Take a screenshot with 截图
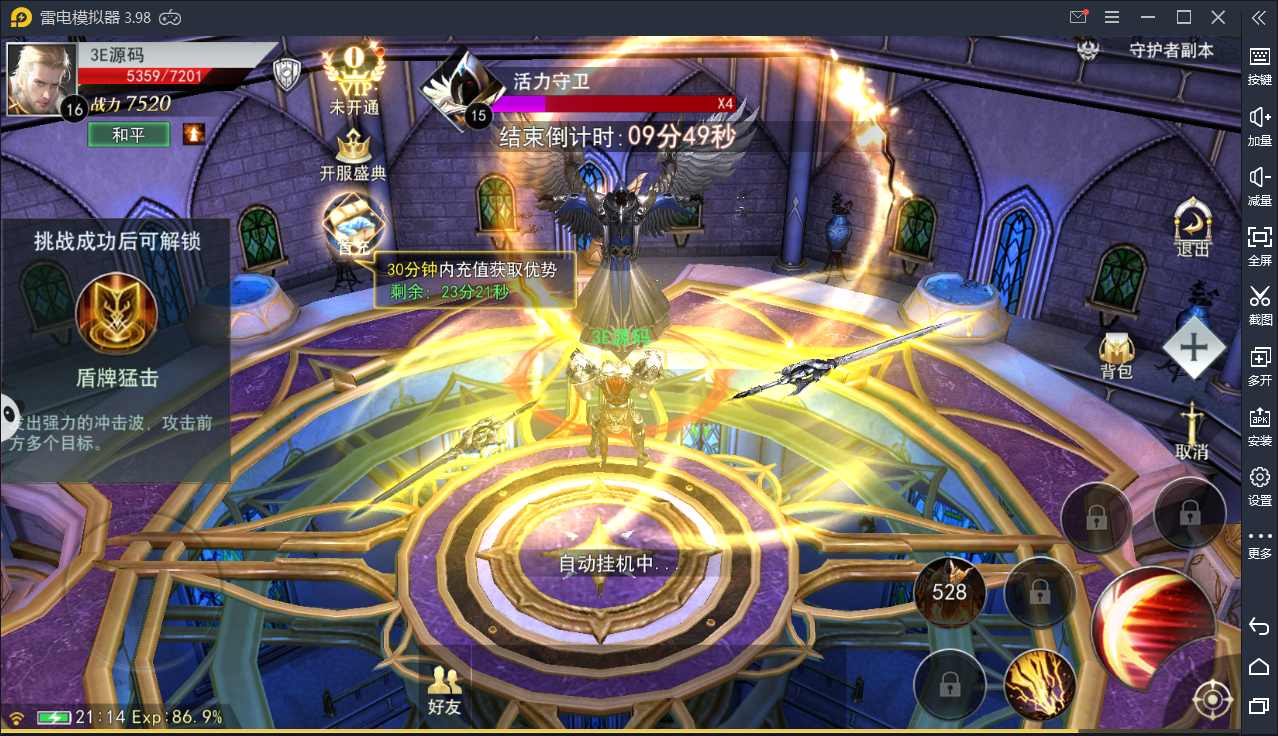Image resolution: width=1278 pixels, height=736 pixels. (1260, 303)
